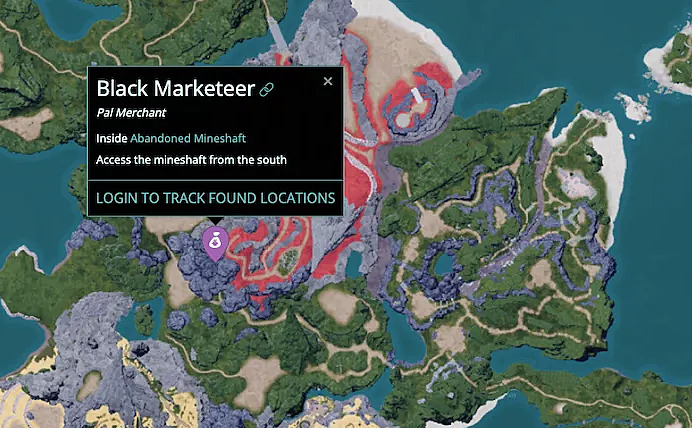Select the purple Black Marketeer map marker

coord(214,242)
